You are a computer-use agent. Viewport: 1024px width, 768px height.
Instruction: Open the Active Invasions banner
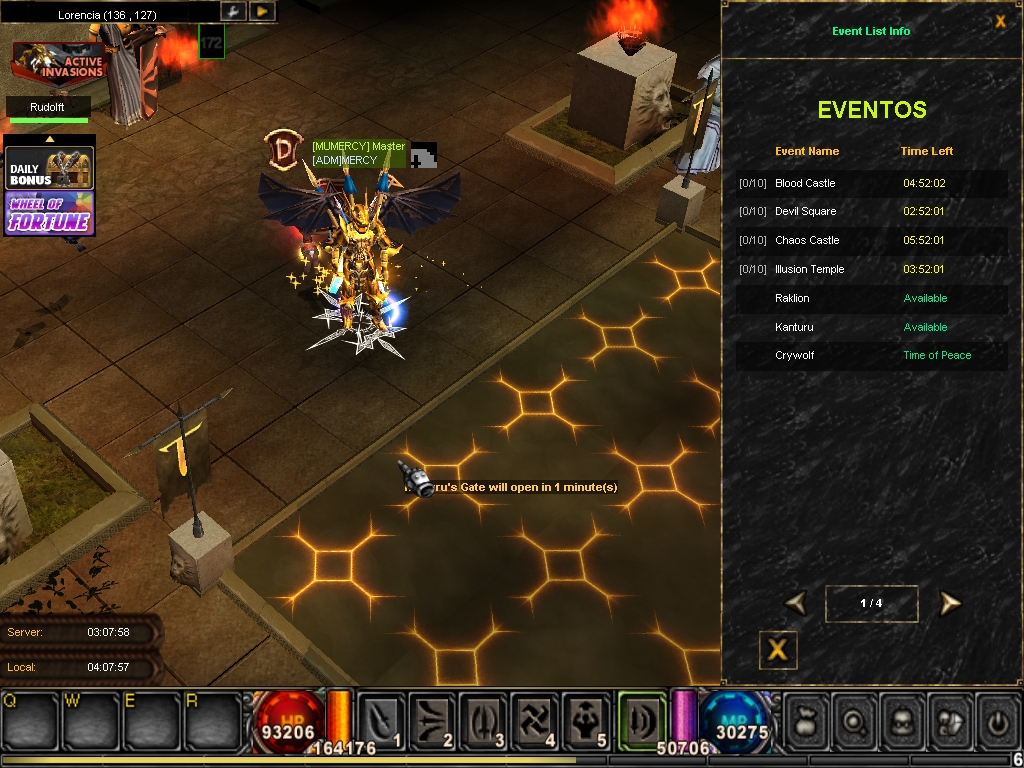point(59,62)
